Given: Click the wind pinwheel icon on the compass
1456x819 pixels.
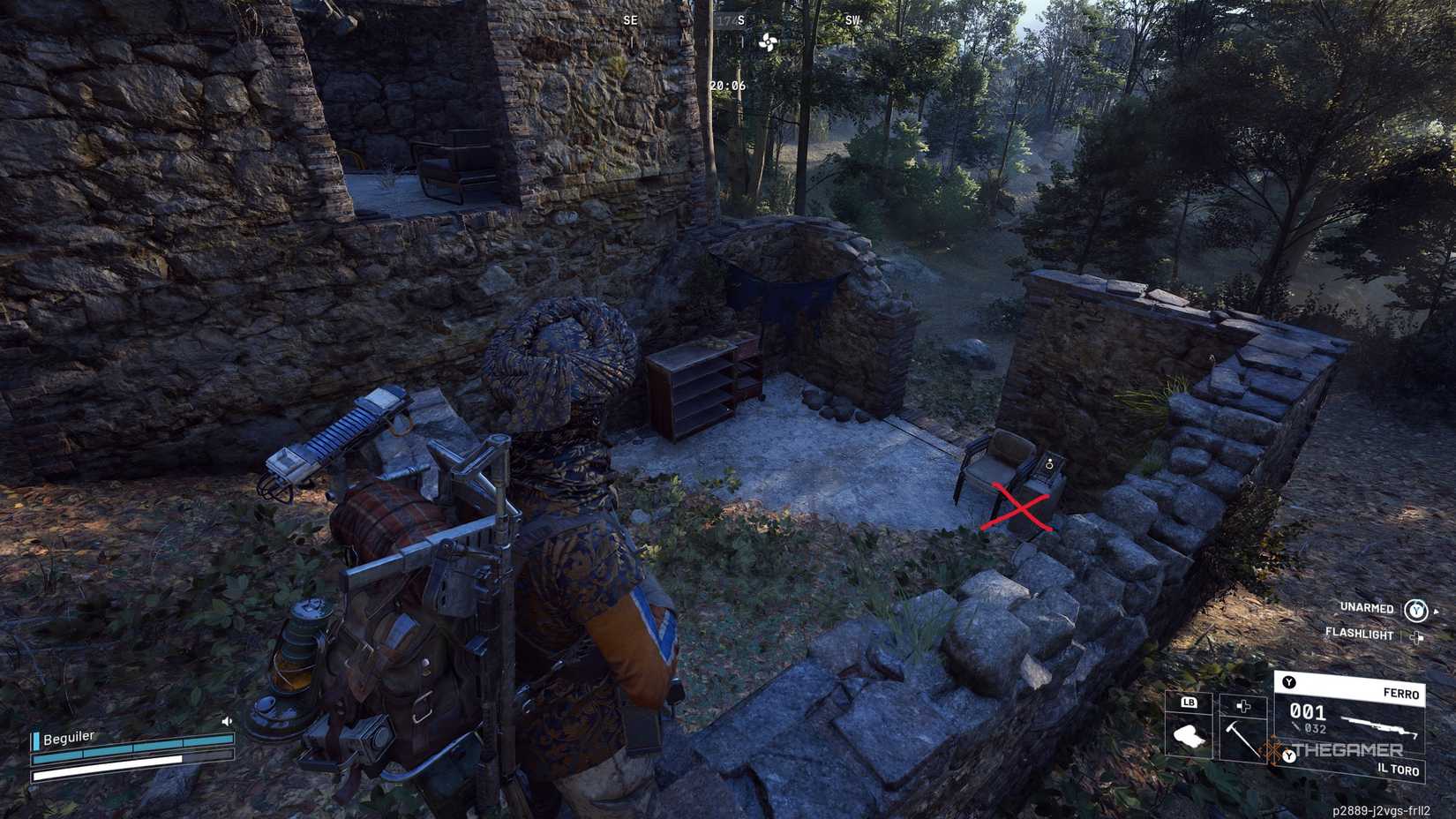Looking at the screenshot, I should 768,41.
